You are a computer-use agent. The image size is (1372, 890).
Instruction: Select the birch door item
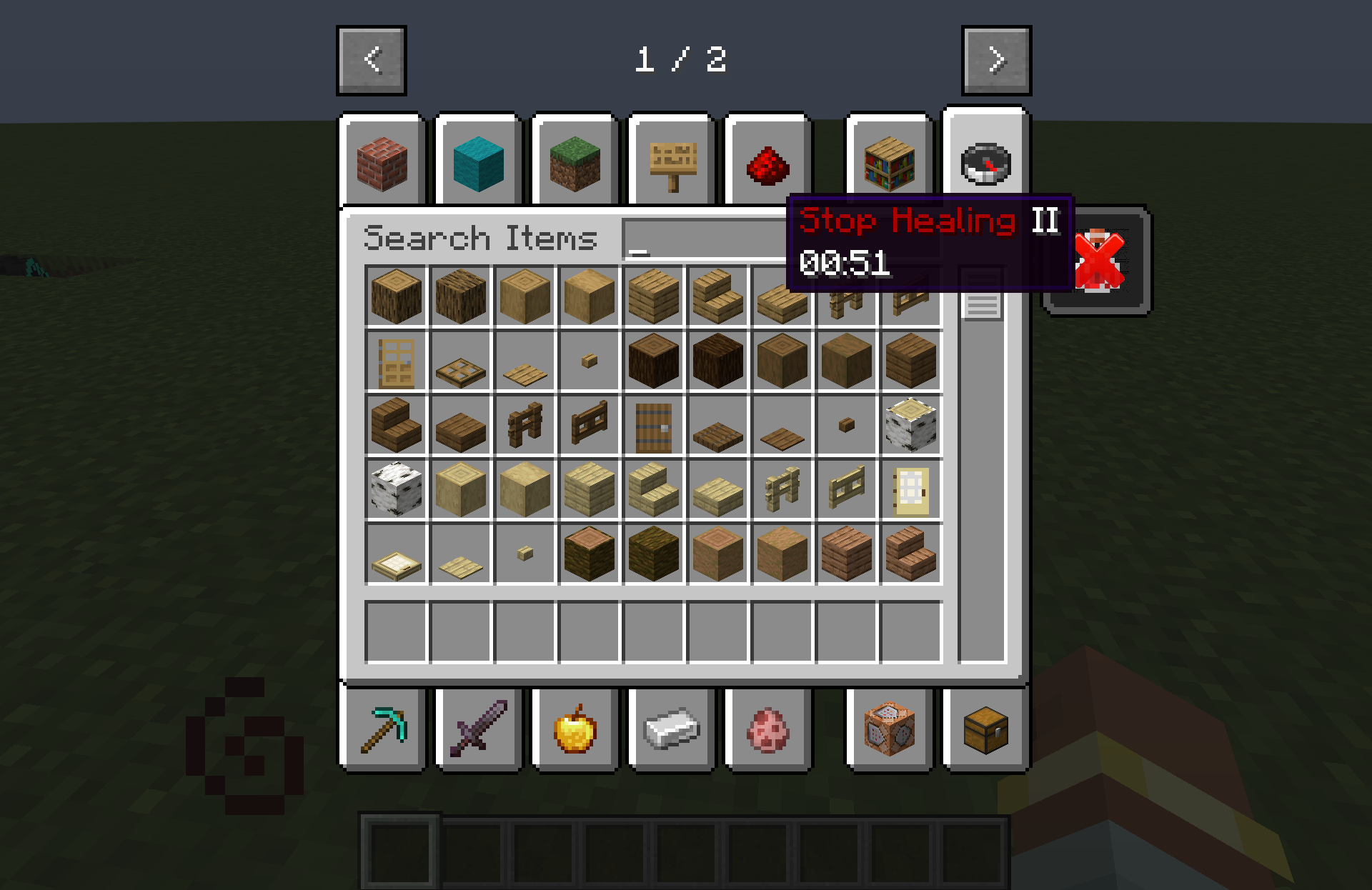tap(910, 490)
